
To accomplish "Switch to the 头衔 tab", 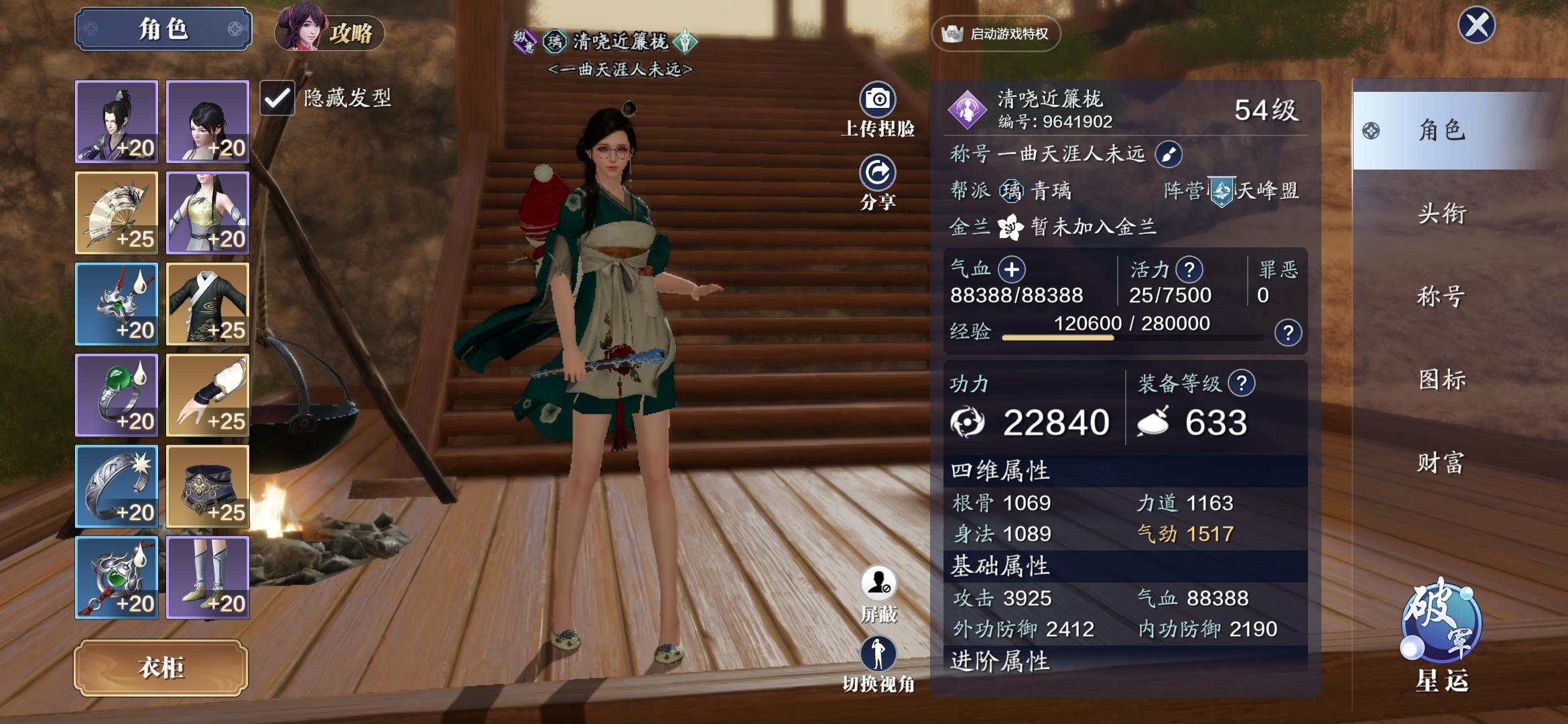I will coord(1442,214).
